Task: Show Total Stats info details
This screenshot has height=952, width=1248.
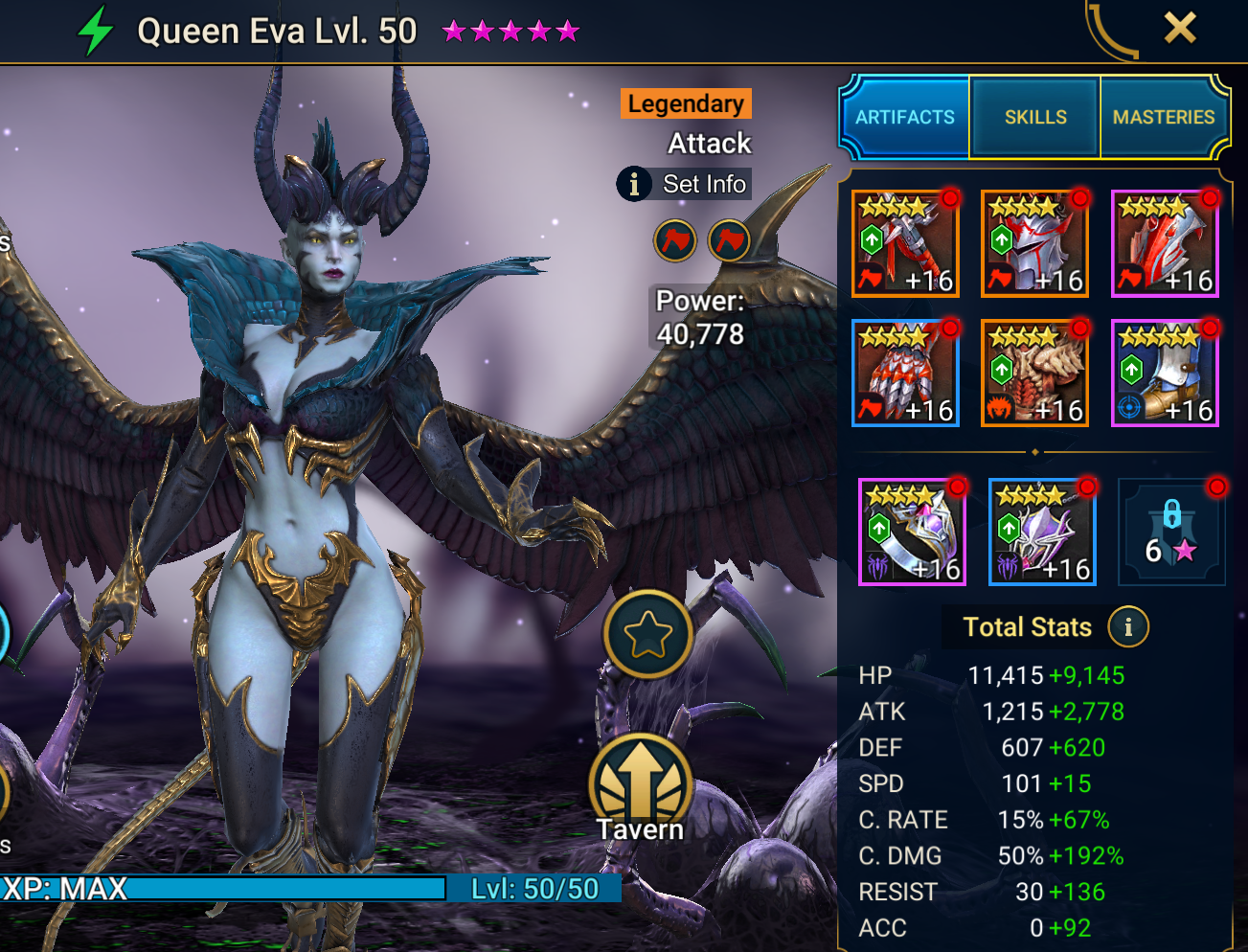Action: tap(1128, 627)
